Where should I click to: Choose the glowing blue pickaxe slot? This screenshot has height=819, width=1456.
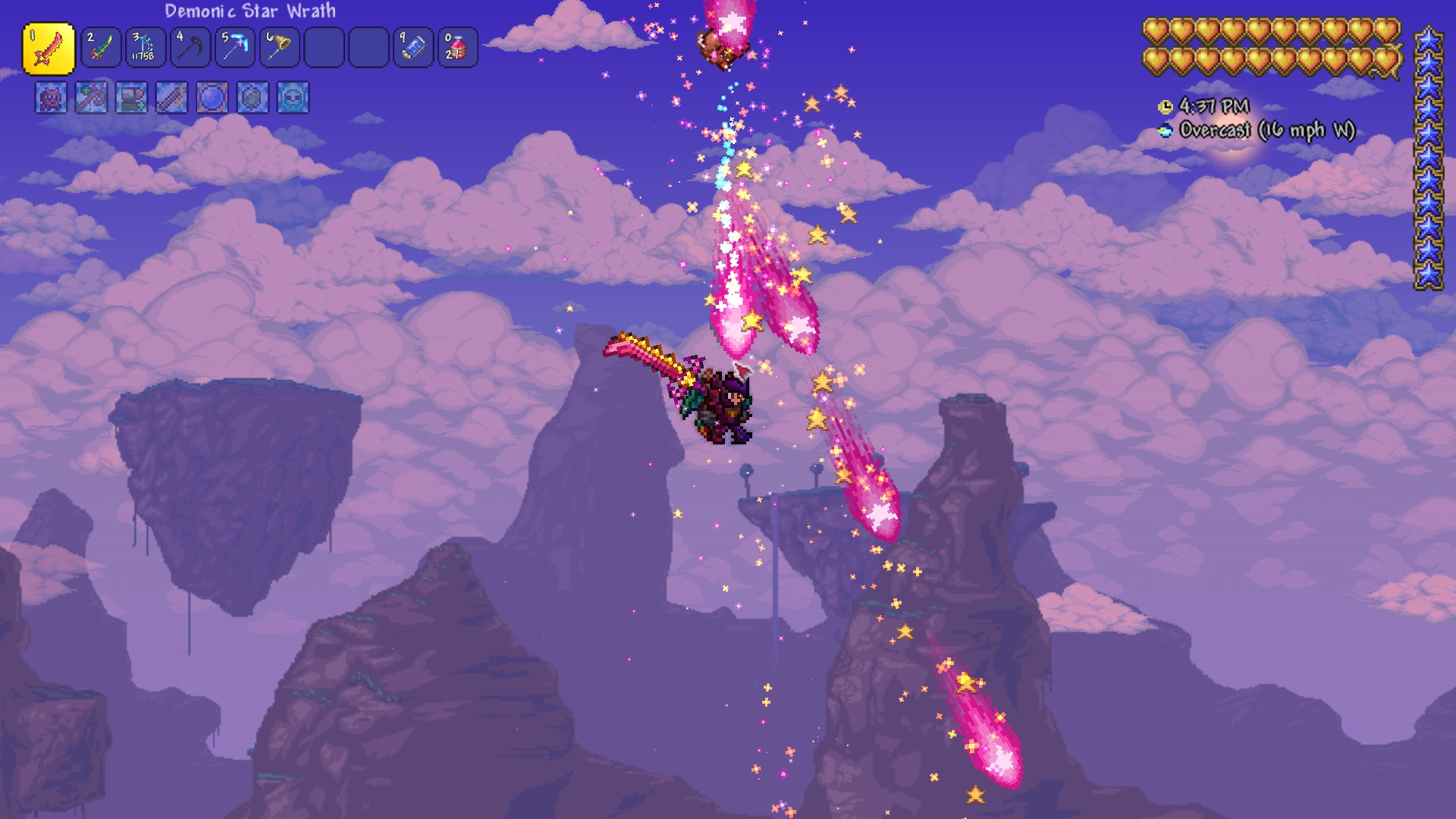pyautogui.click(x=234, y=48)
